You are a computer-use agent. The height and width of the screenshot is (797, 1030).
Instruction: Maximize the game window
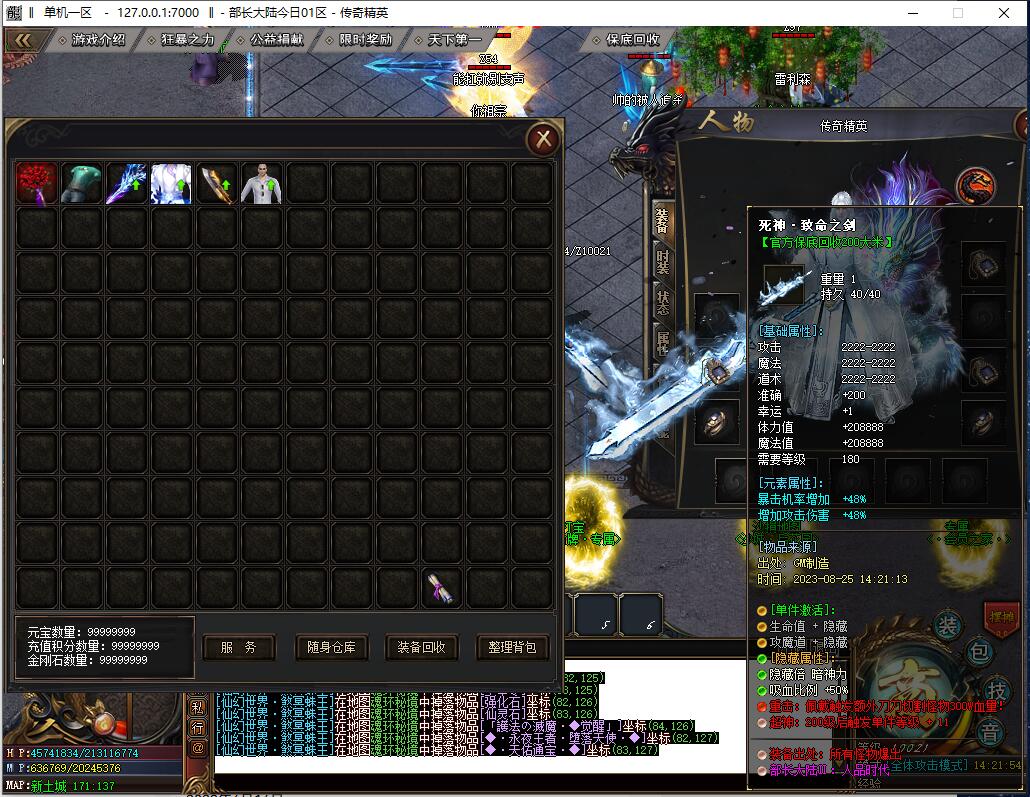pos(957,13)
